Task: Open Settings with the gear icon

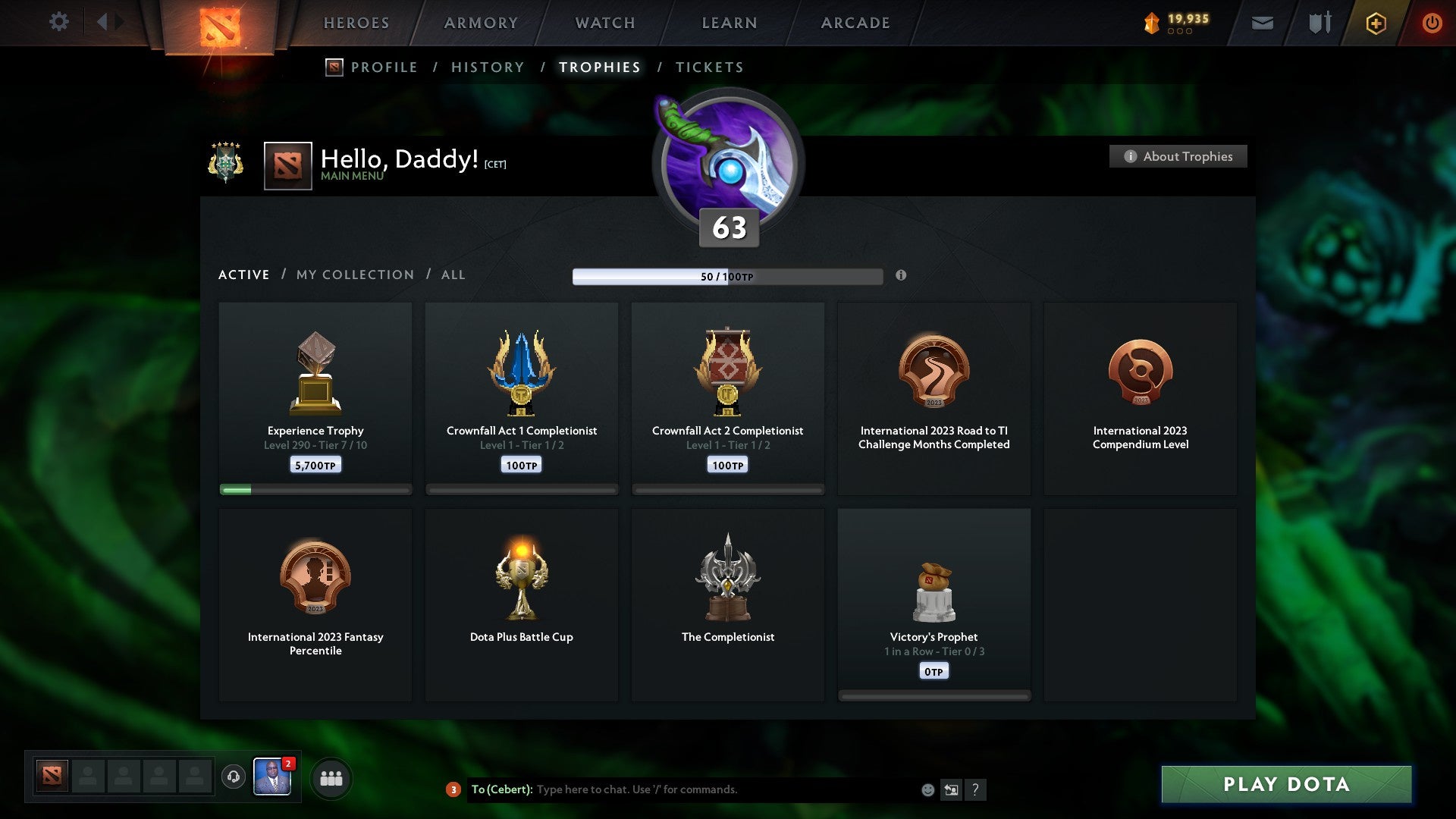Action: 59,22
